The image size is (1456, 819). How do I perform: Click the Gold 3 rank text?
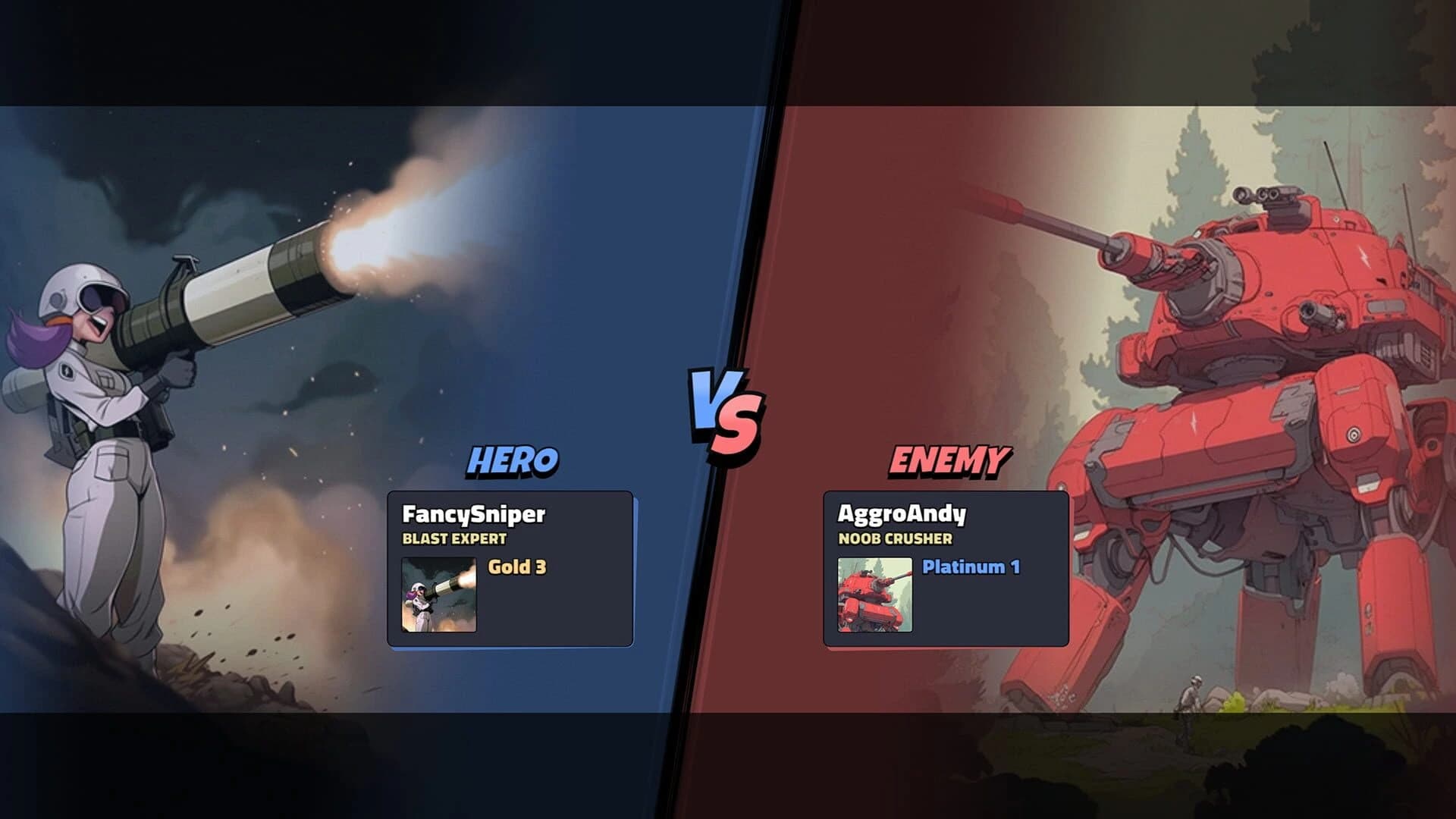coord(516,568)
